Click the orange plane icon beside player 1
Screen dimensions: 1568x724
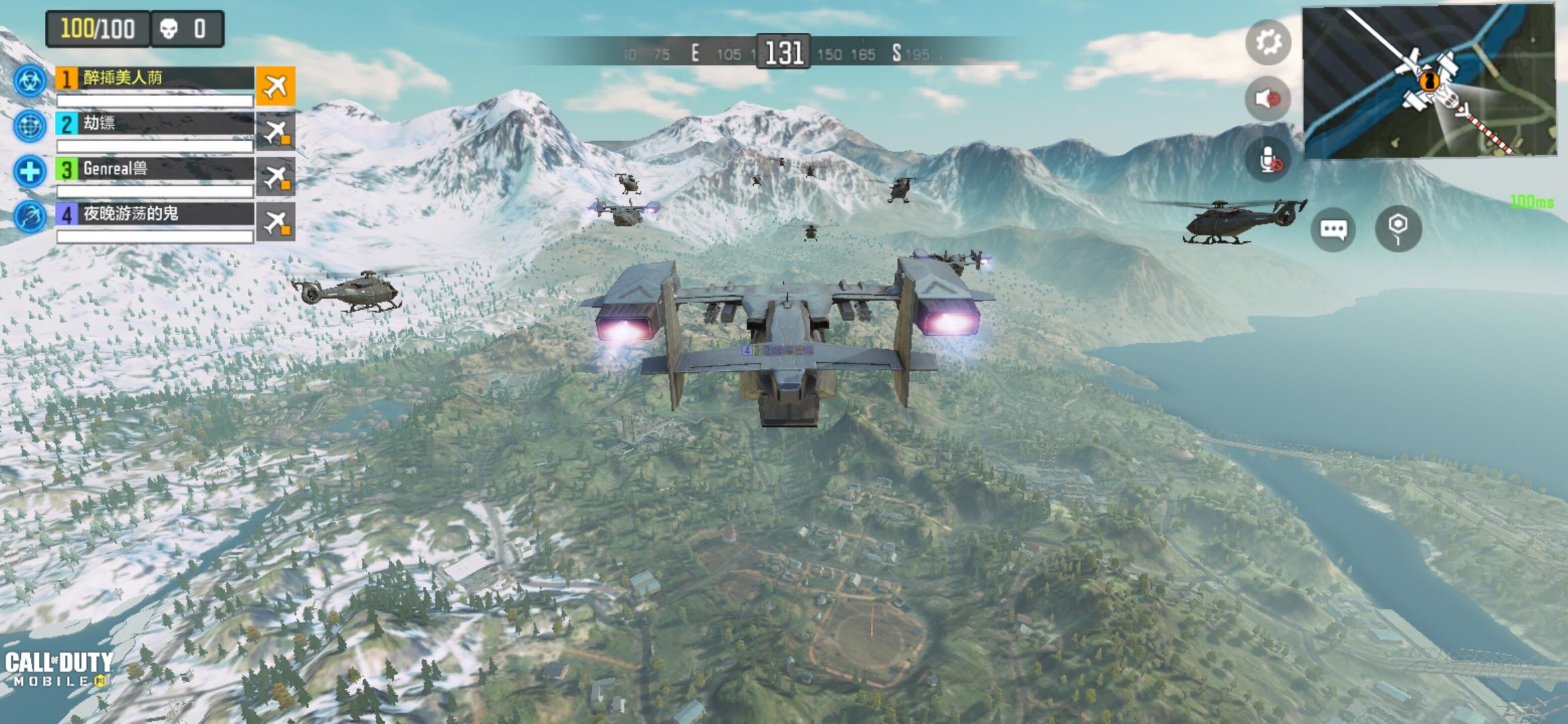(x=275, y=86)
